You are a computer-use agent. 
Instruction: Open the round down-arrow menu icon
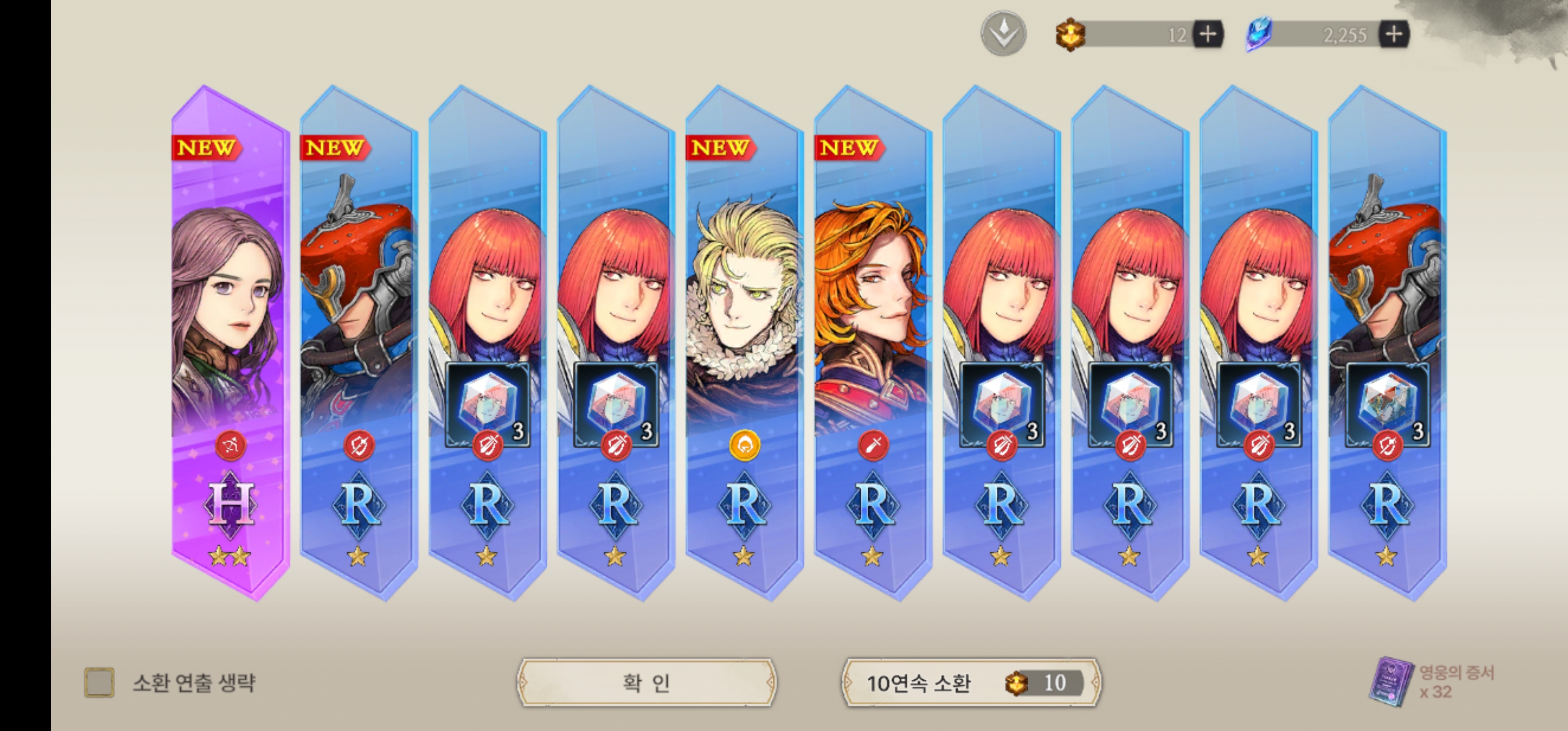pos(1003,34)
